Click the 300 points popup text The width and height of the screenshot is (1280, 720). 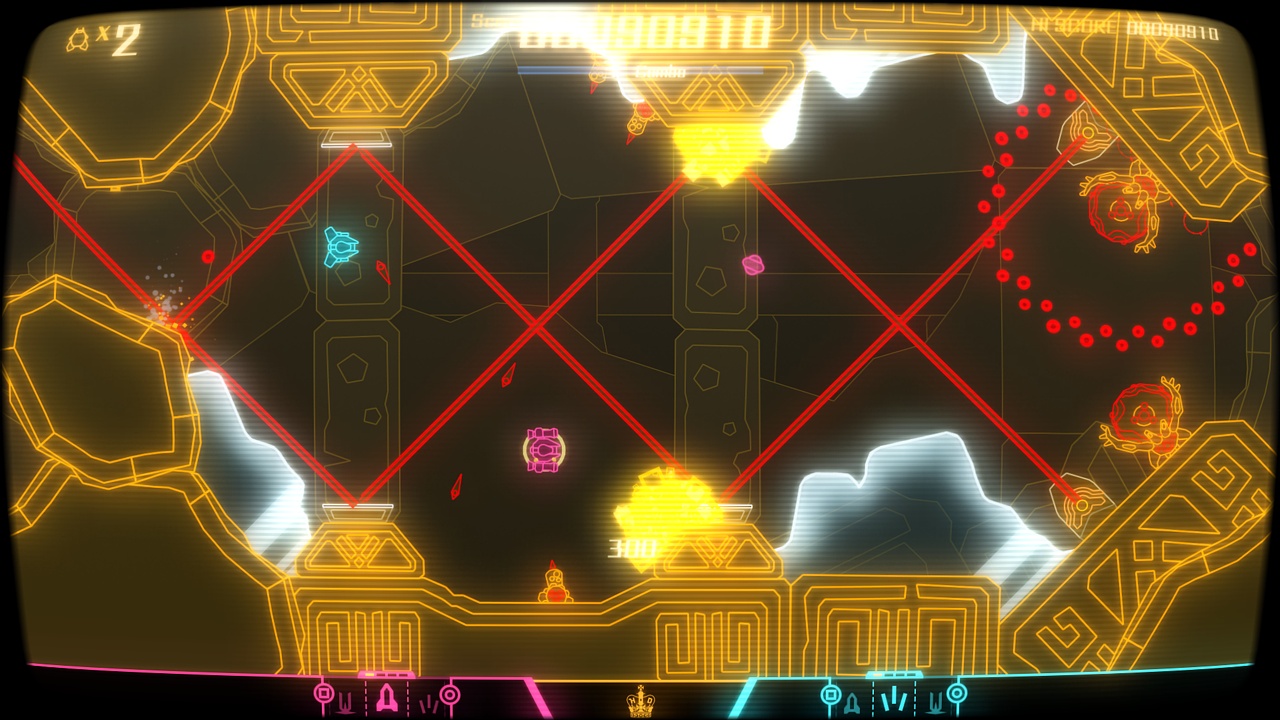pos(630,546)
